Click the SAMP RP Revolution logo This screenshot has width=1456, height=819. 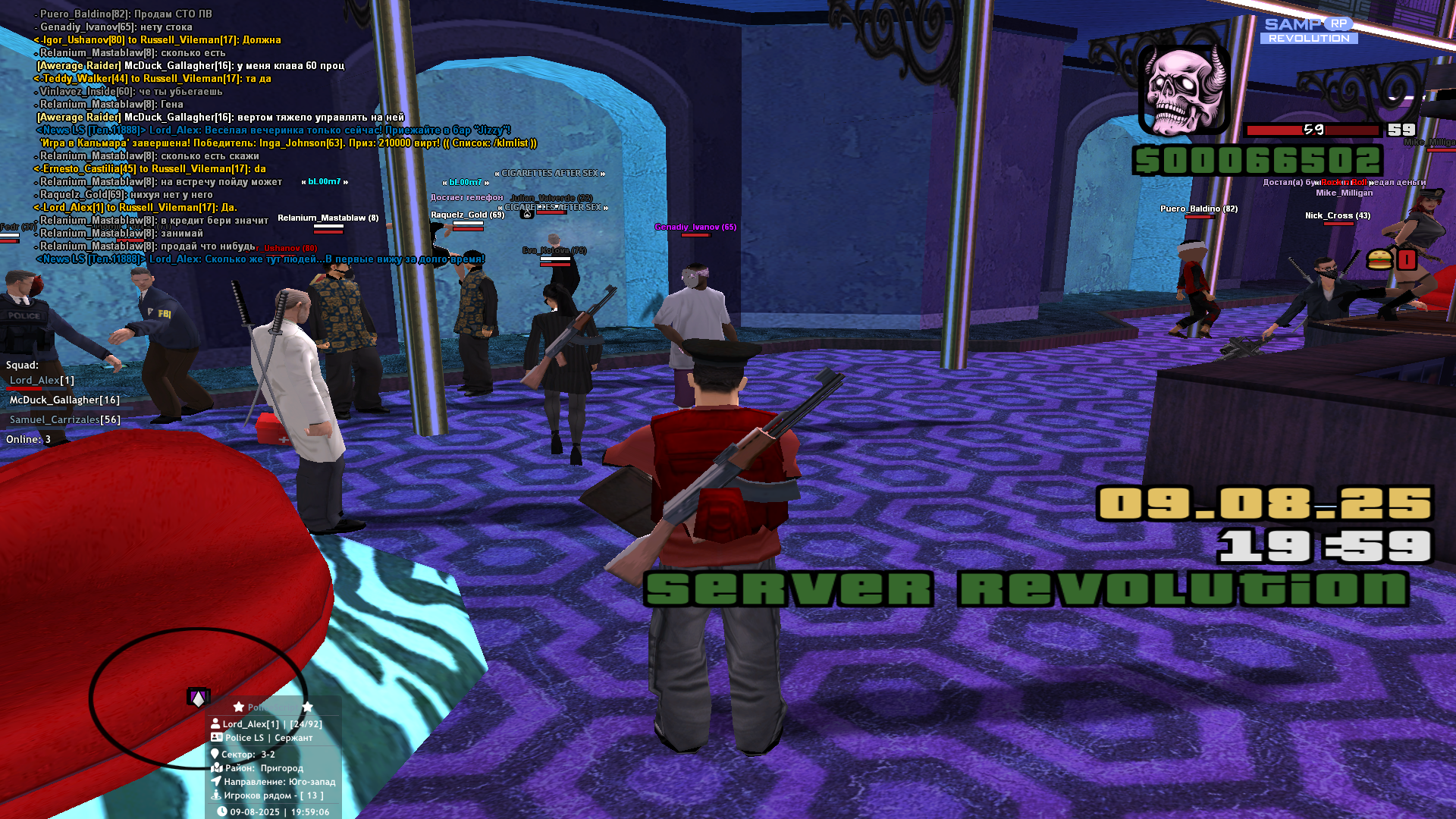point(1309,30)
